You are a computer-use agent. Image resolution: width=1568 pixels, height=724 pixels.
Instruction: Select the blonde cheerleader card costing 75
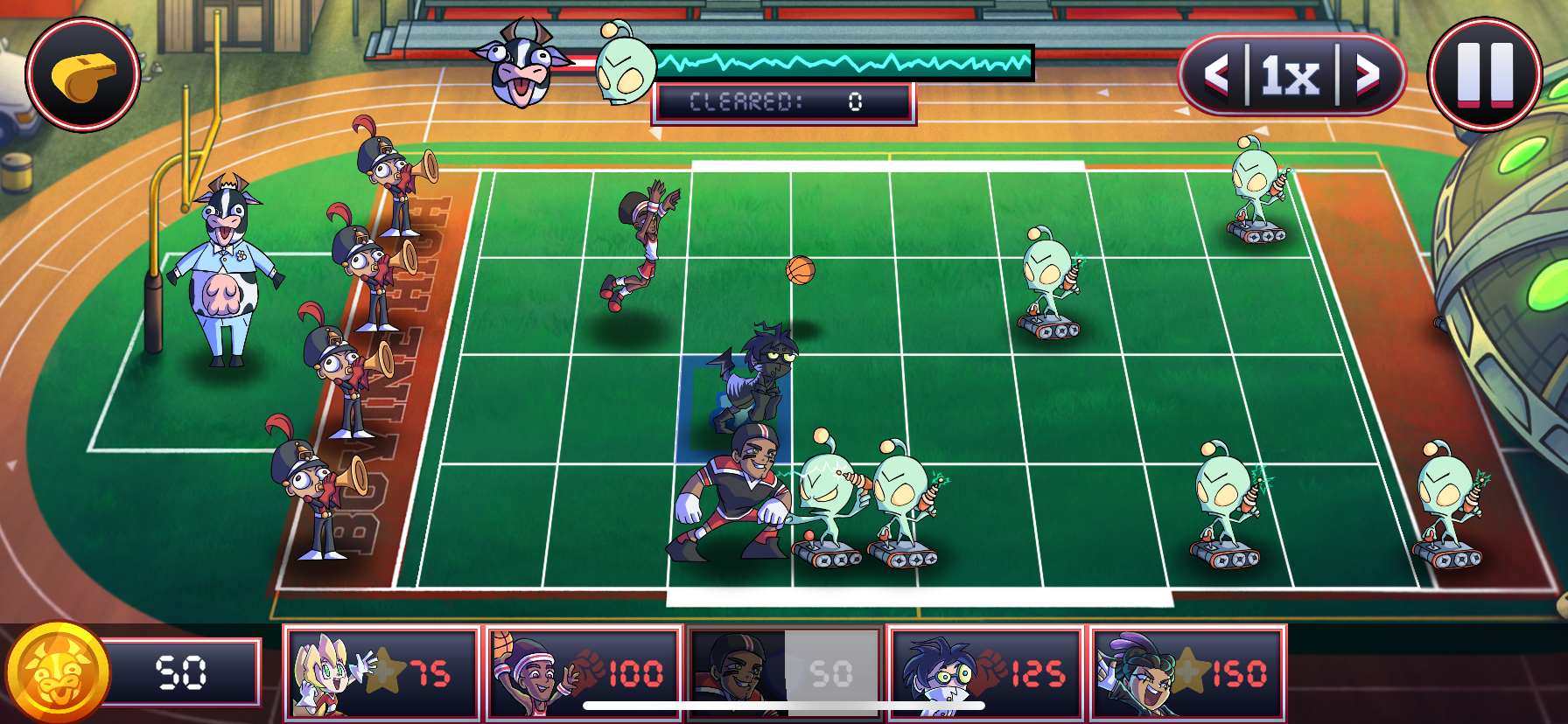tap(381, 672)
